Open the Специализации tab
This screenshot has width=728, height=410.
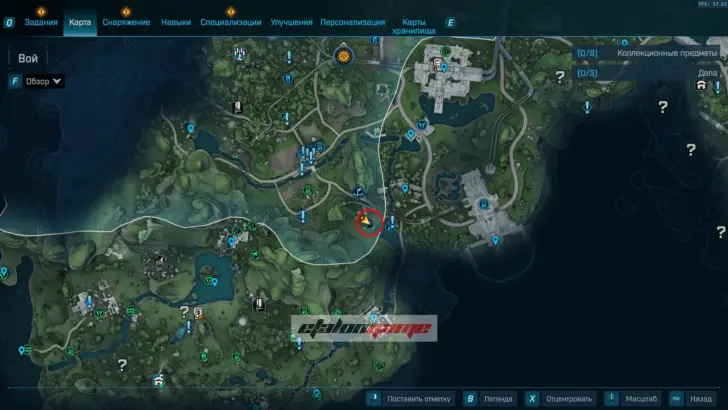(230, 22)
